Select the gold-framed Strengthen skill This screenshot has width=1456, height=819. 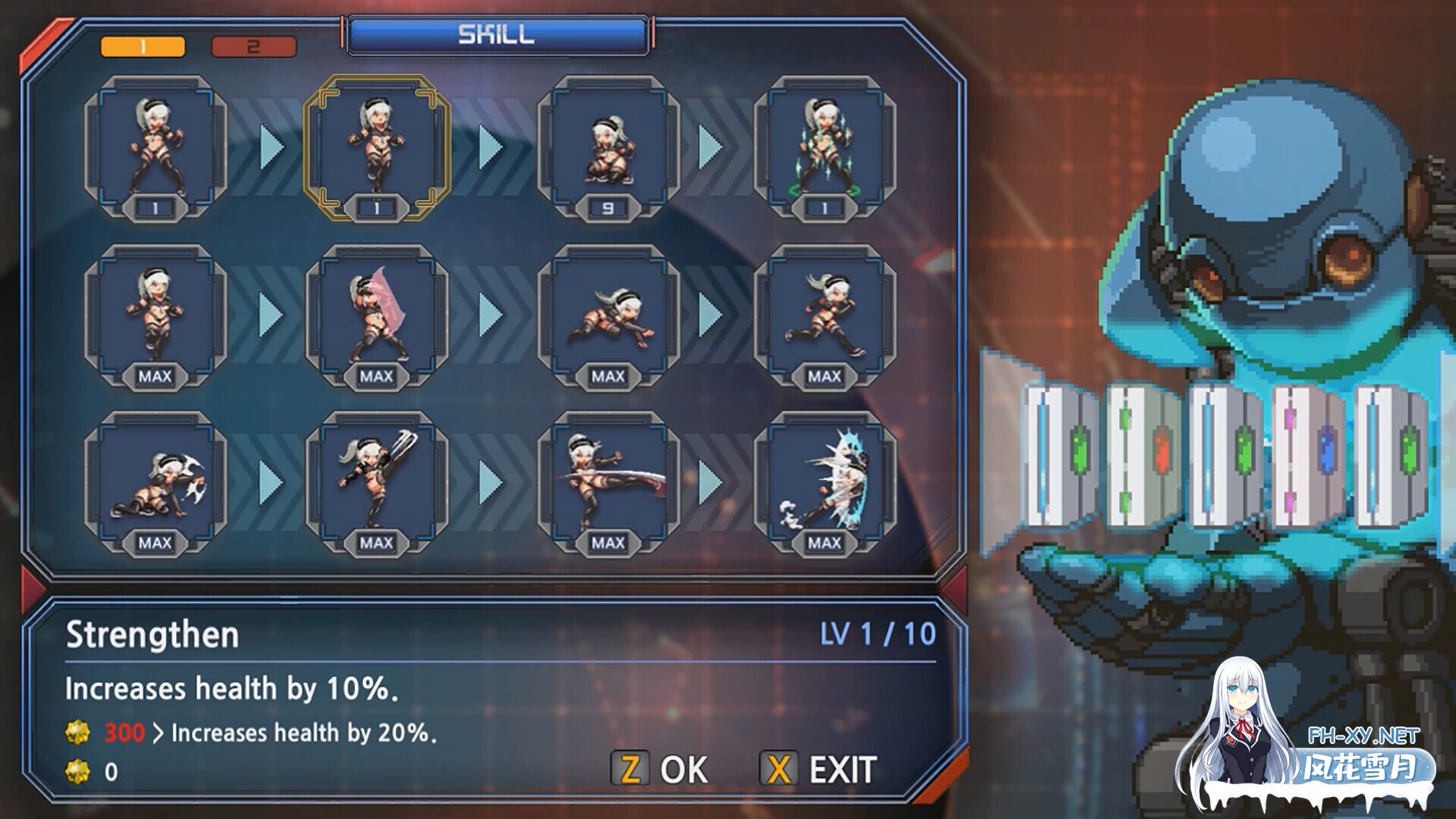(377, 148)
